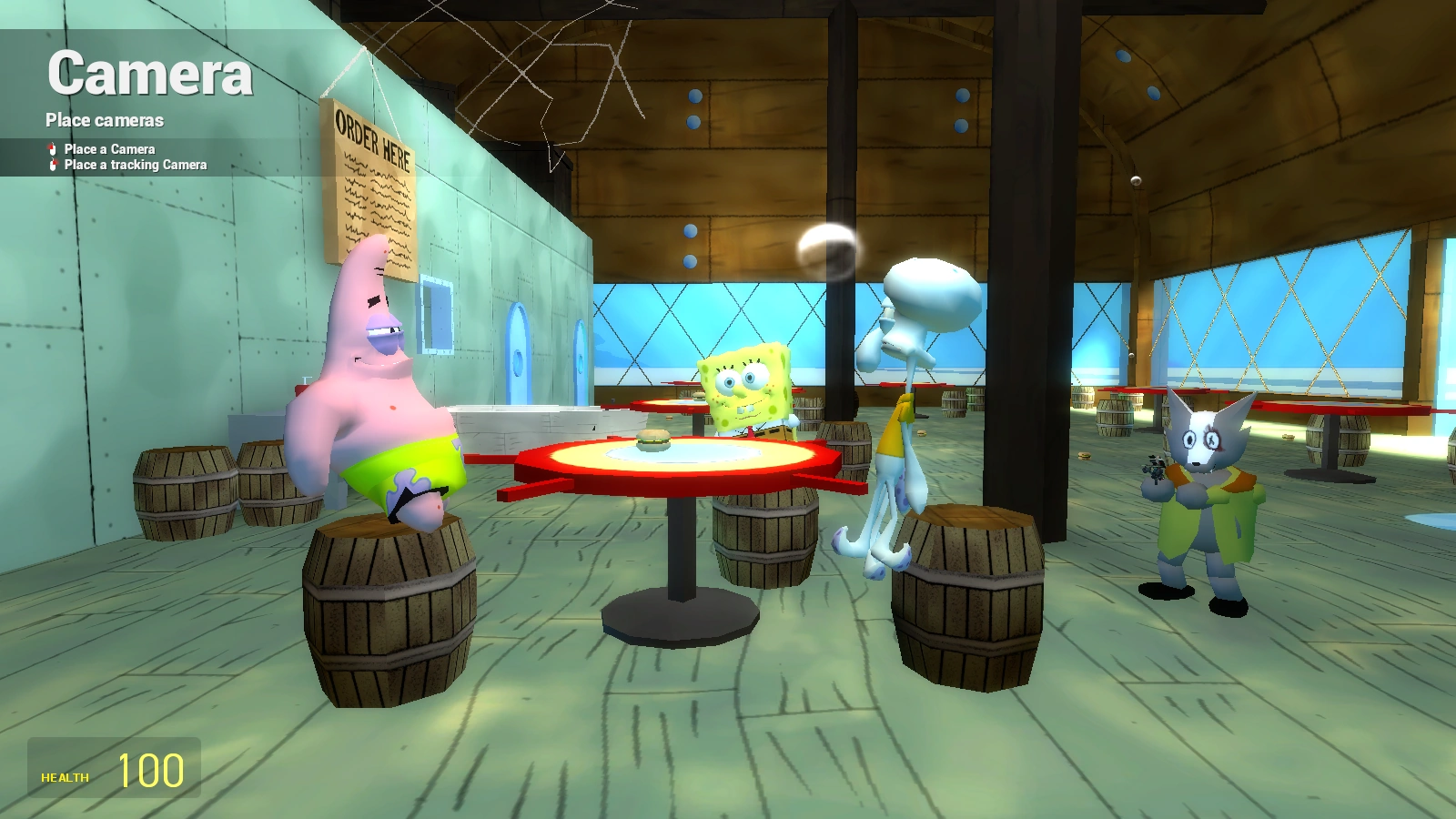This screenshot has height=819, width=1456.
Task: Click the Place cameras subtitle label
Action: pyautogui.click(x=105, y=119)
